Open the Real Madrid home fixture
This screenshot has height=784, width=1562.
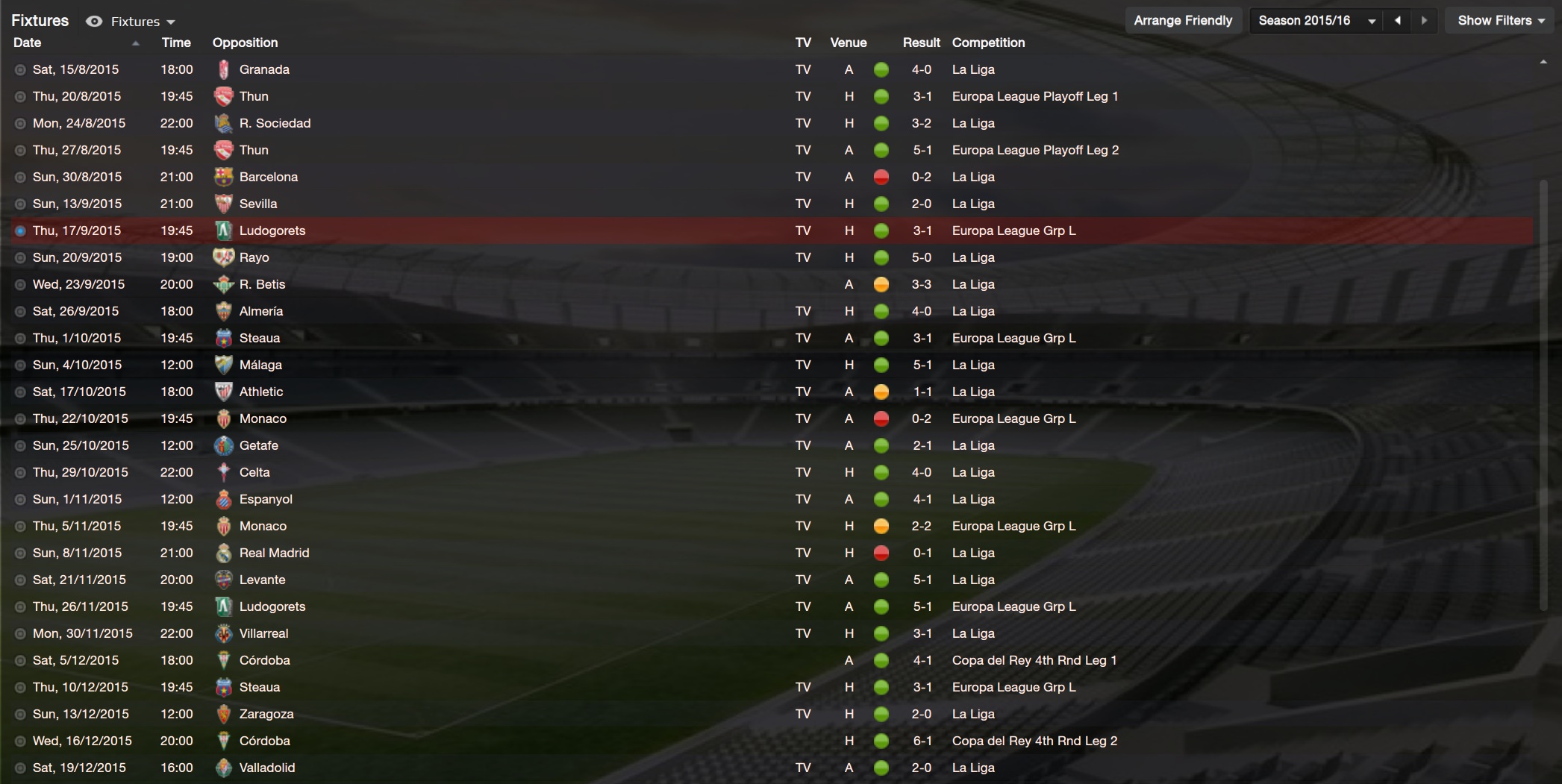(x=274, y=553)
